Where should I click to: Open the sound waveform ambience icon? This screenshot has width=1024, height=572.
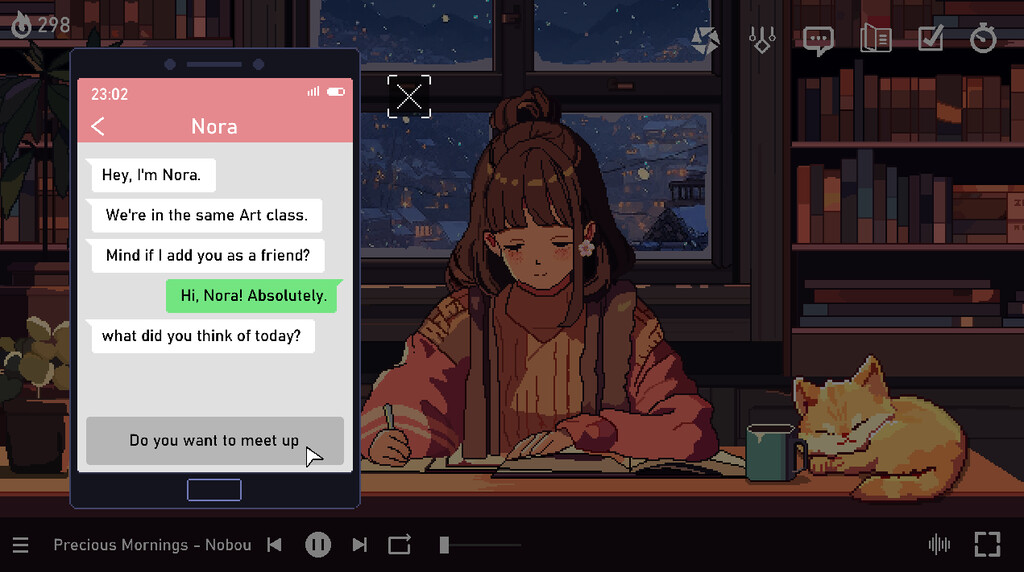939,545
